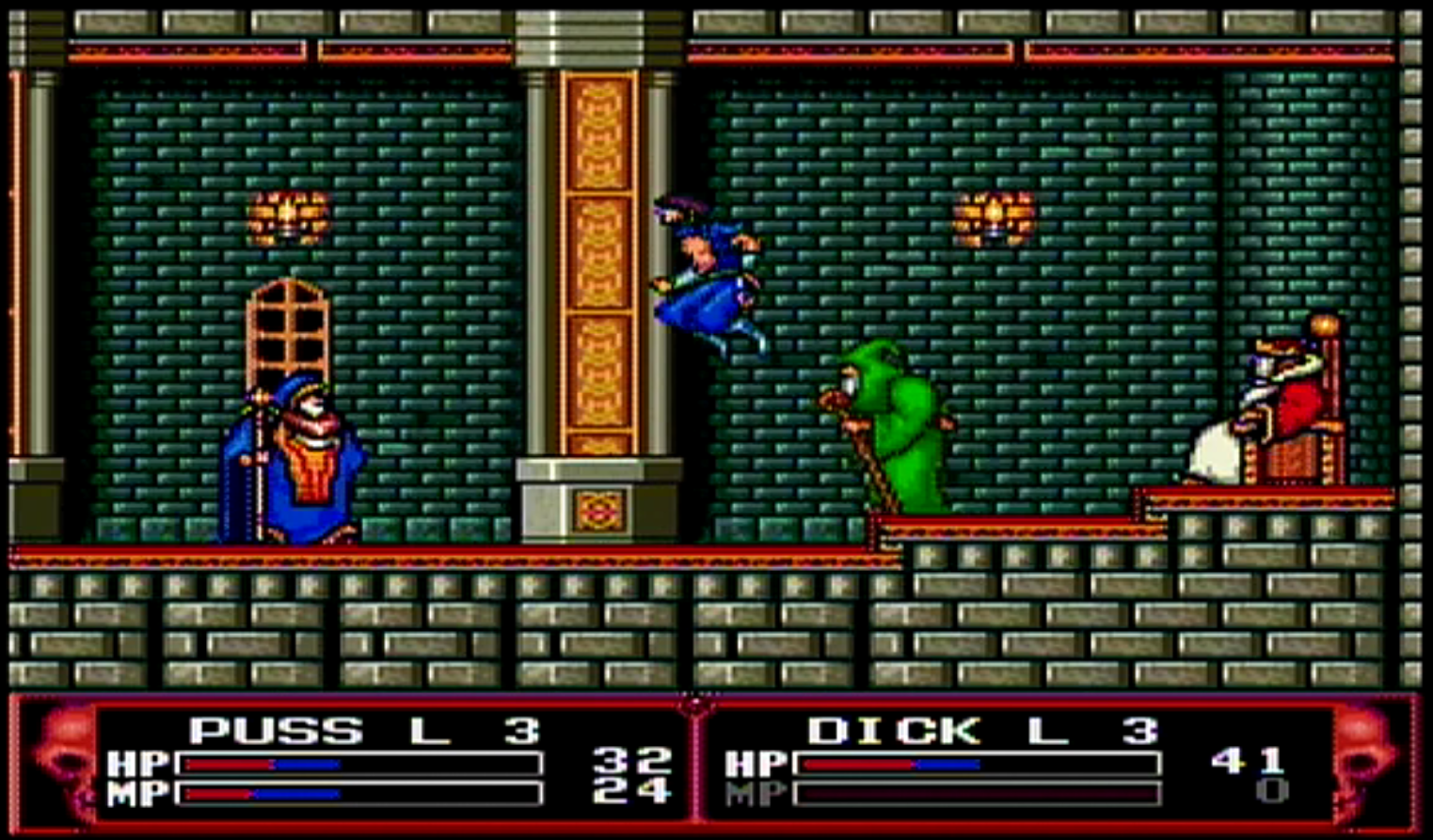Select the left wall torch chandelier

(287, 218)
